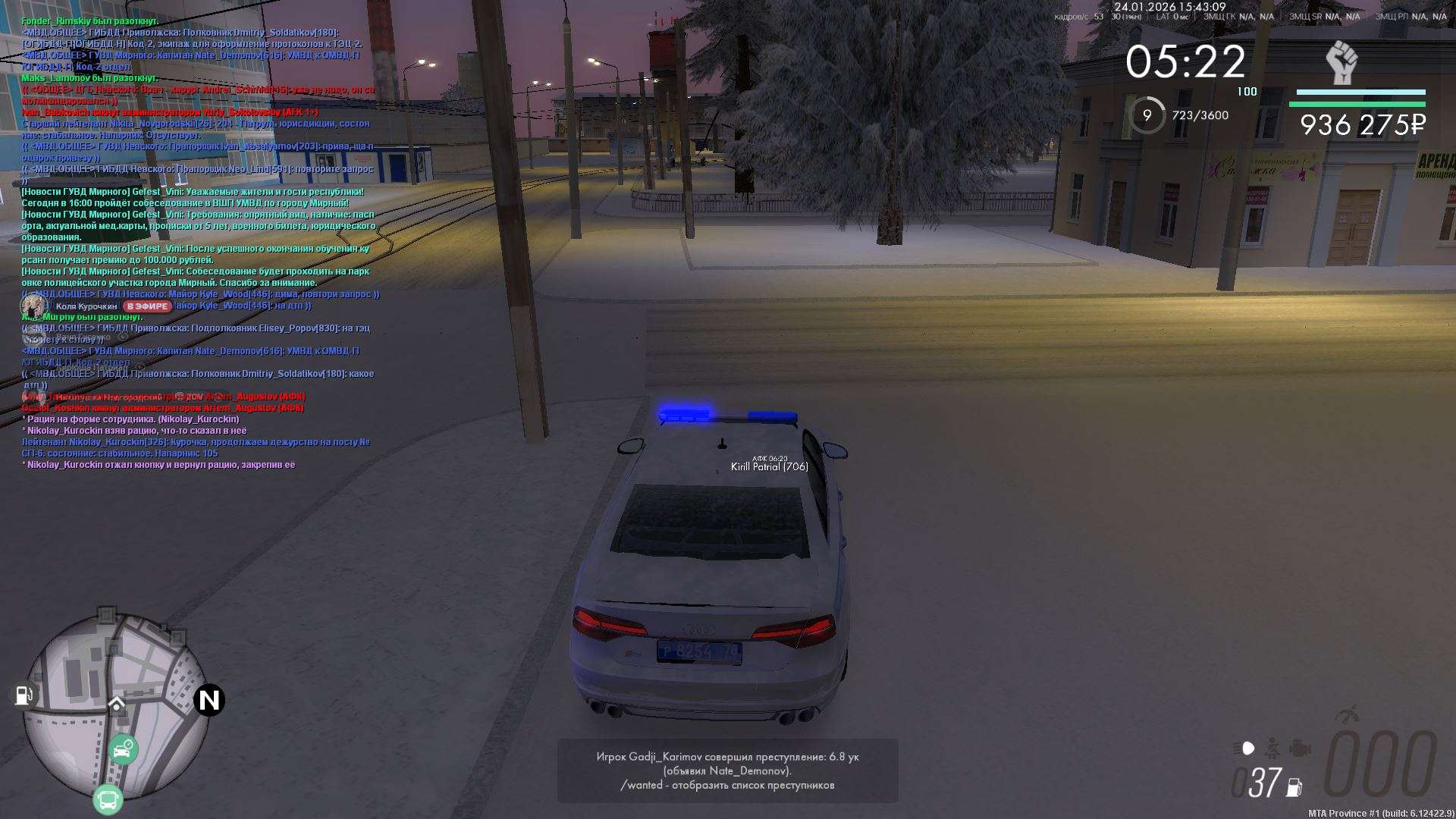Click the Gadji_Karimov crime notification box
1456x819 pixels.
(x=727, y=770)
